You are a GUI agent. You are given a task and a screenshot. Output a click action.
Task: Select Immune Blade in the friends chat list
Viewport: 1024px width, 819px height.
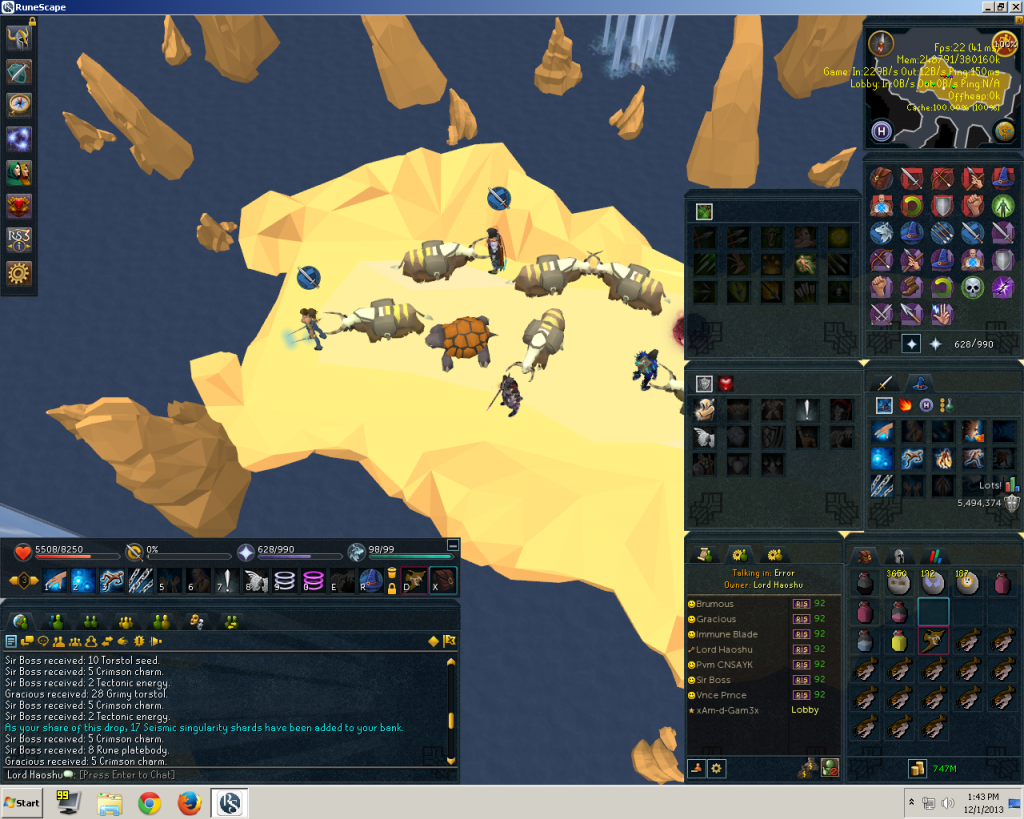727,634
